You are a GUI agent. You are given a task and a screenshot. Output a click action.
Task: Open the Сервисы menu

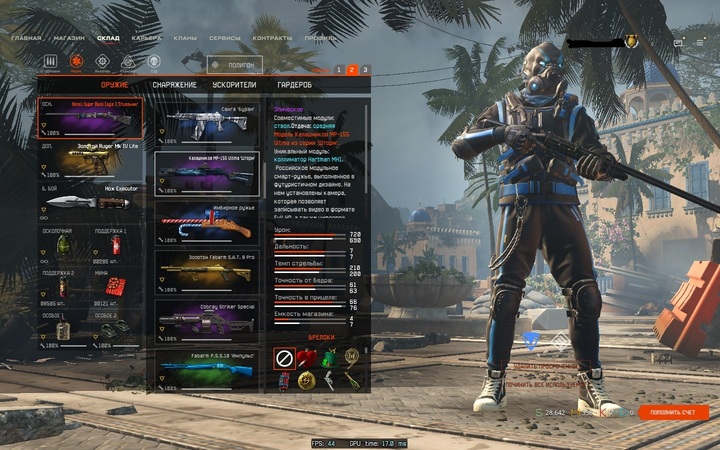click(x=226, y=38)
